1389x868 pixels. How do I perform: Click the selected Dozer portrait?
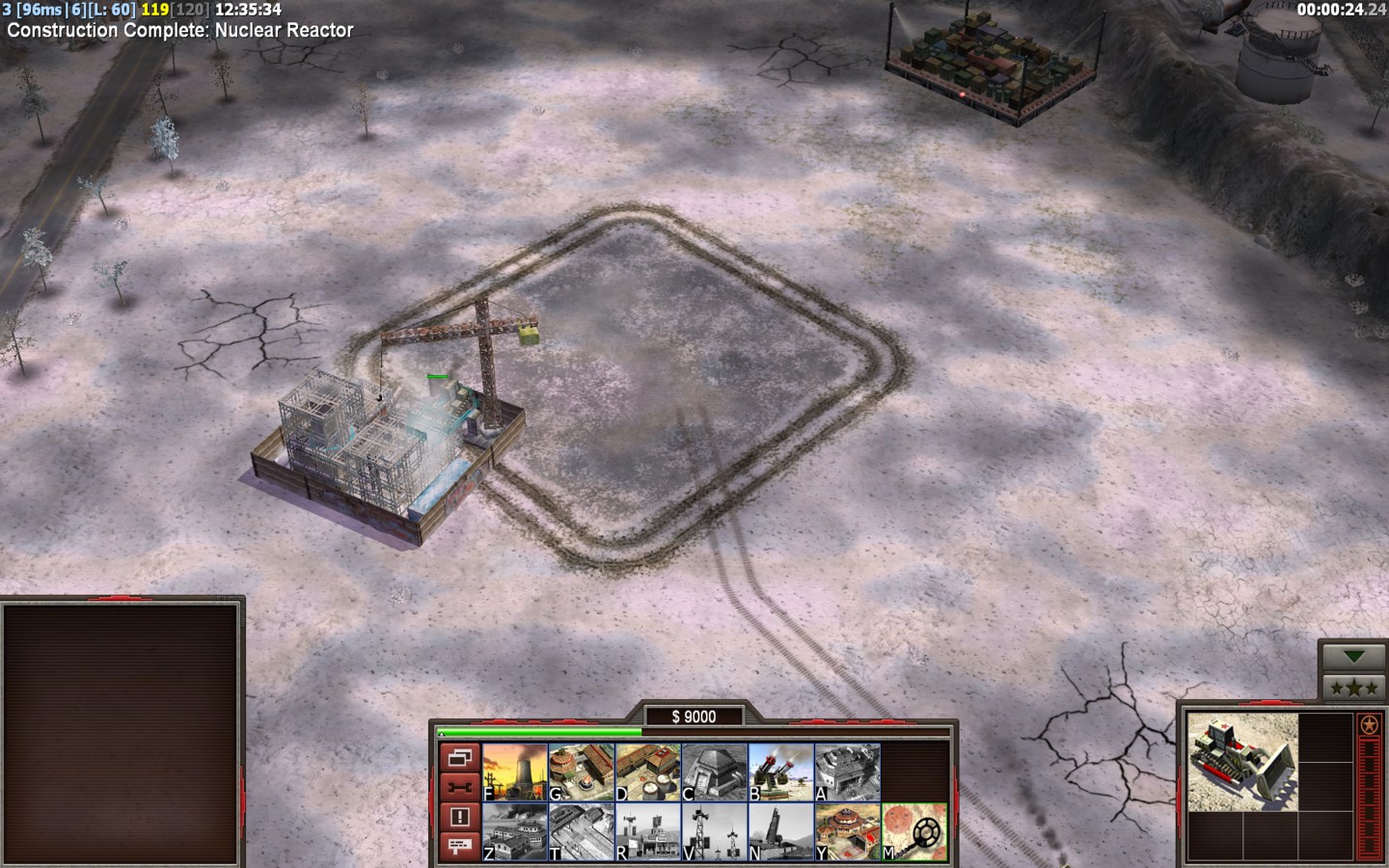coord(1242,762)
